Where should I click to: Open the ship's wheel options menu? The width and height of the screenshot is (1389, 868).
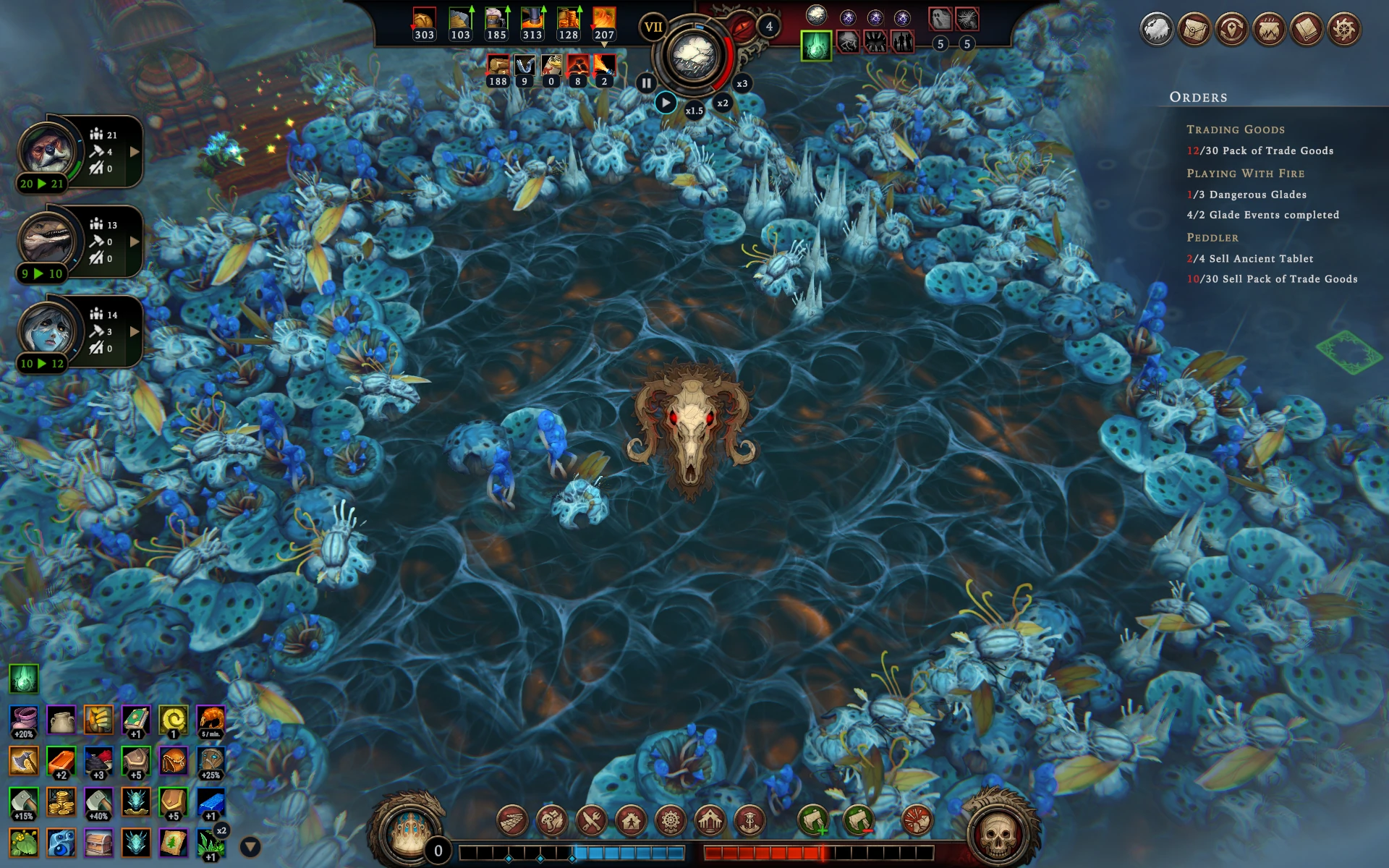point(1344,30)
